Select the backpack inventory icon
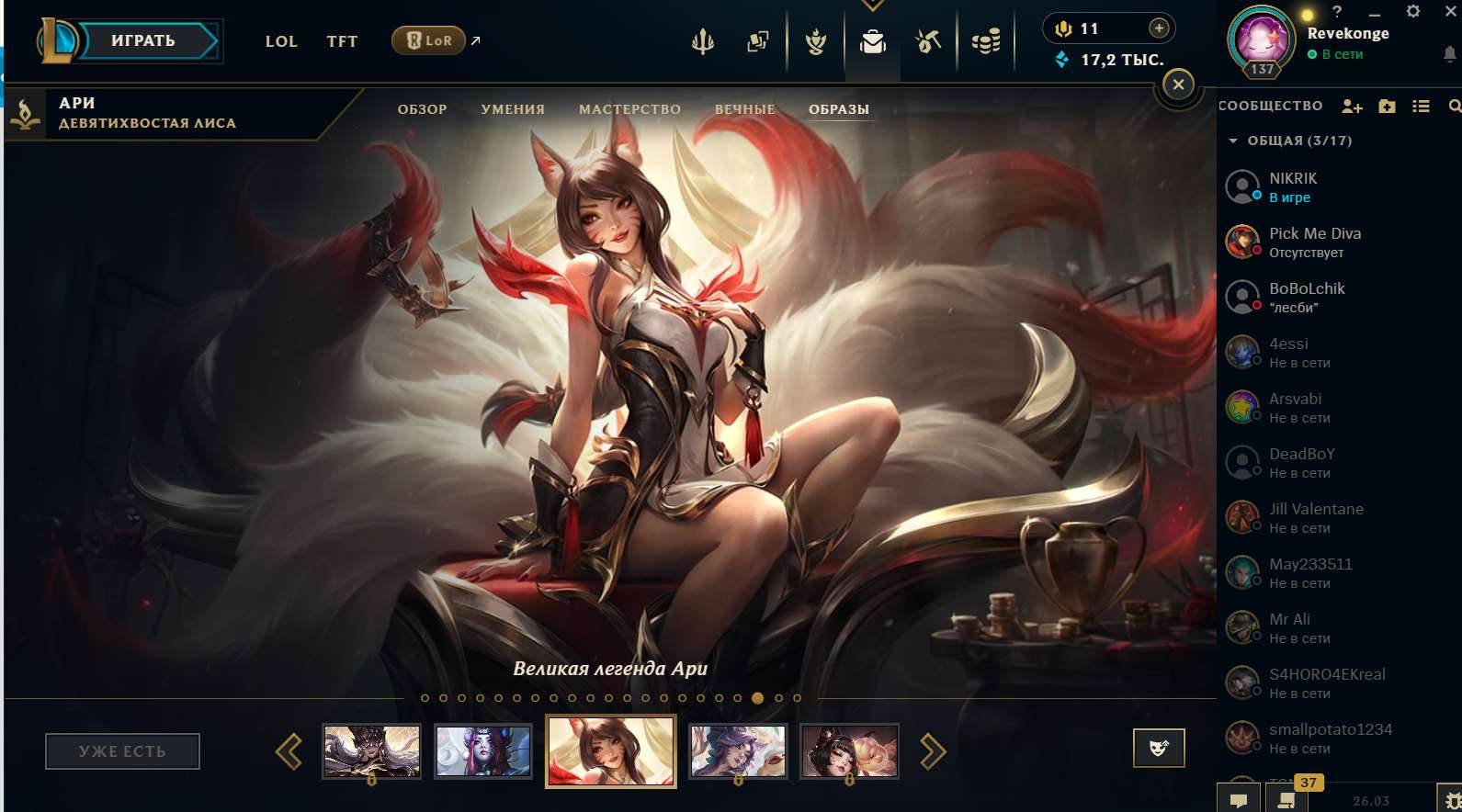 (x=872, y=40)
